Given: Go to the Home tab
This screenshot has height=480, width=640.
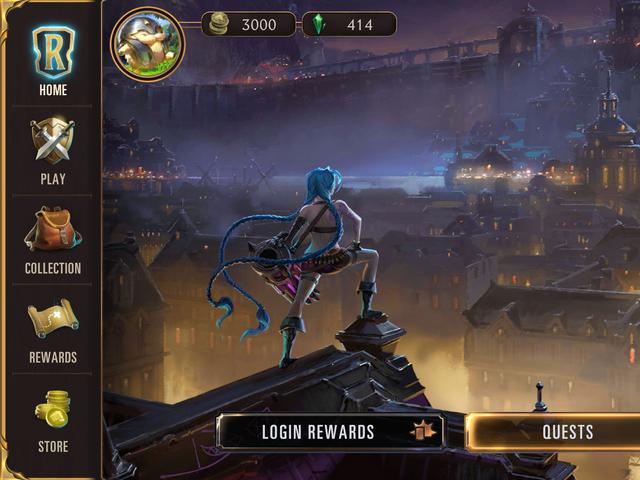Looking at the screenshot, I should click(52, 60).
